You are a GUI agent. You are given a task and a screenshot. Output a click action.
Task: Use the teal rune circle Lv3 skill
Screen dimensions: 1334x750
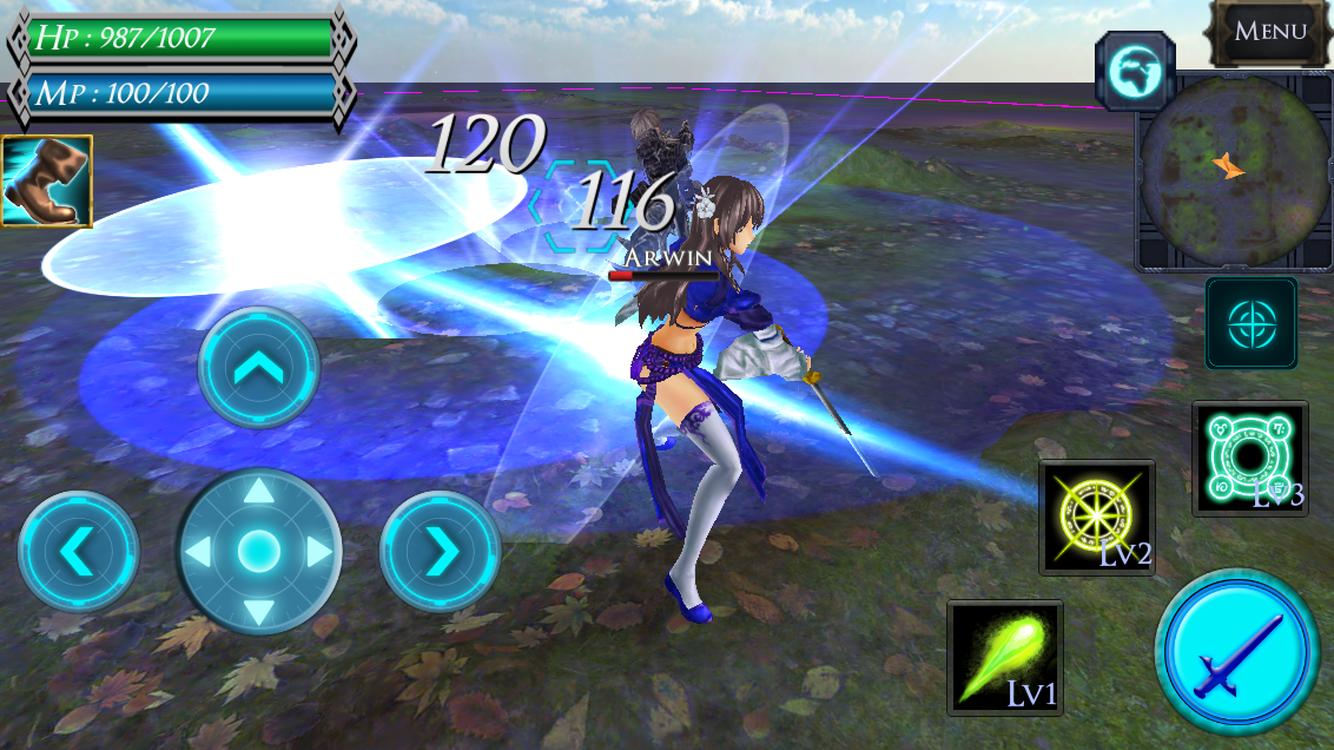coord(1249,459)
